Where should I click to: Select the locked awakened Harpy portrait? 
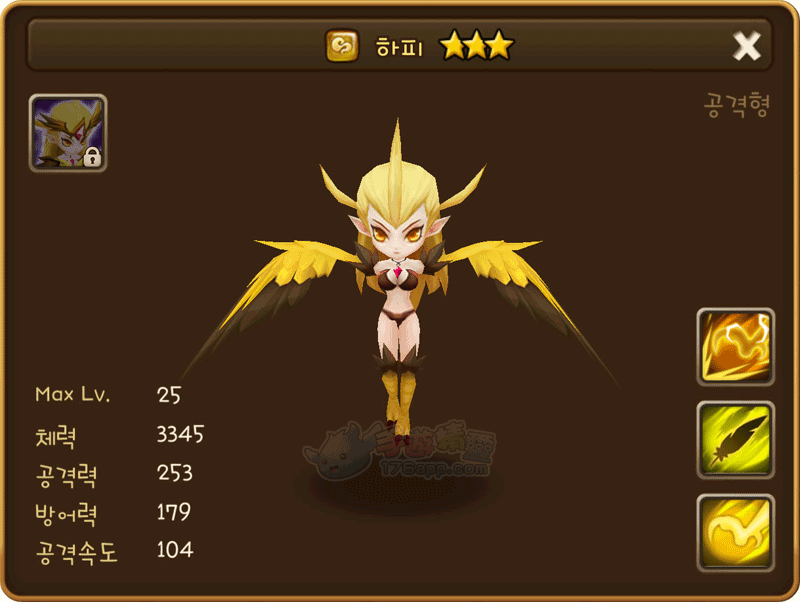pos(68,133)
